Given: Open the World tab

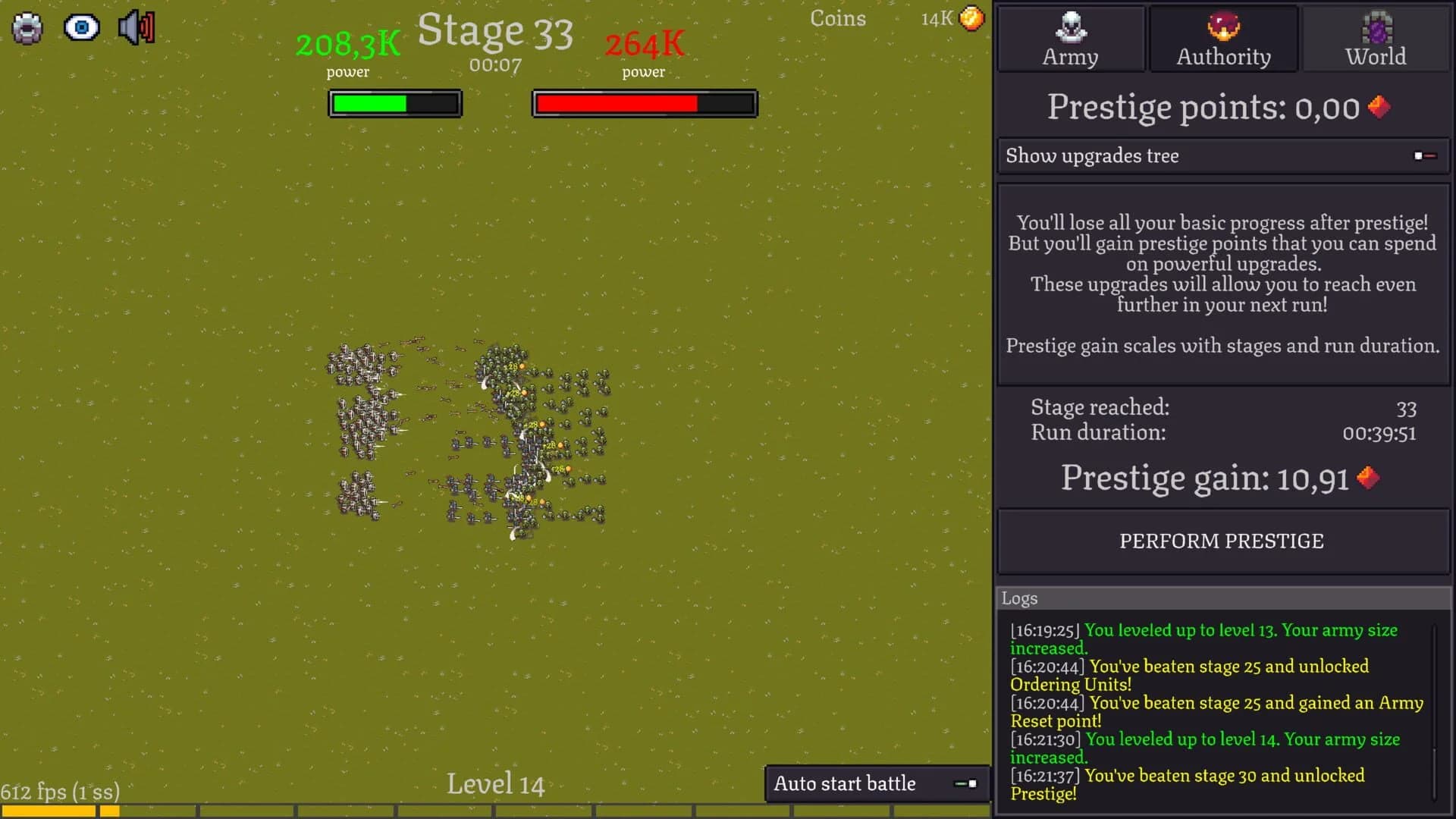Looking at the screenshot, I should 1375,38.
